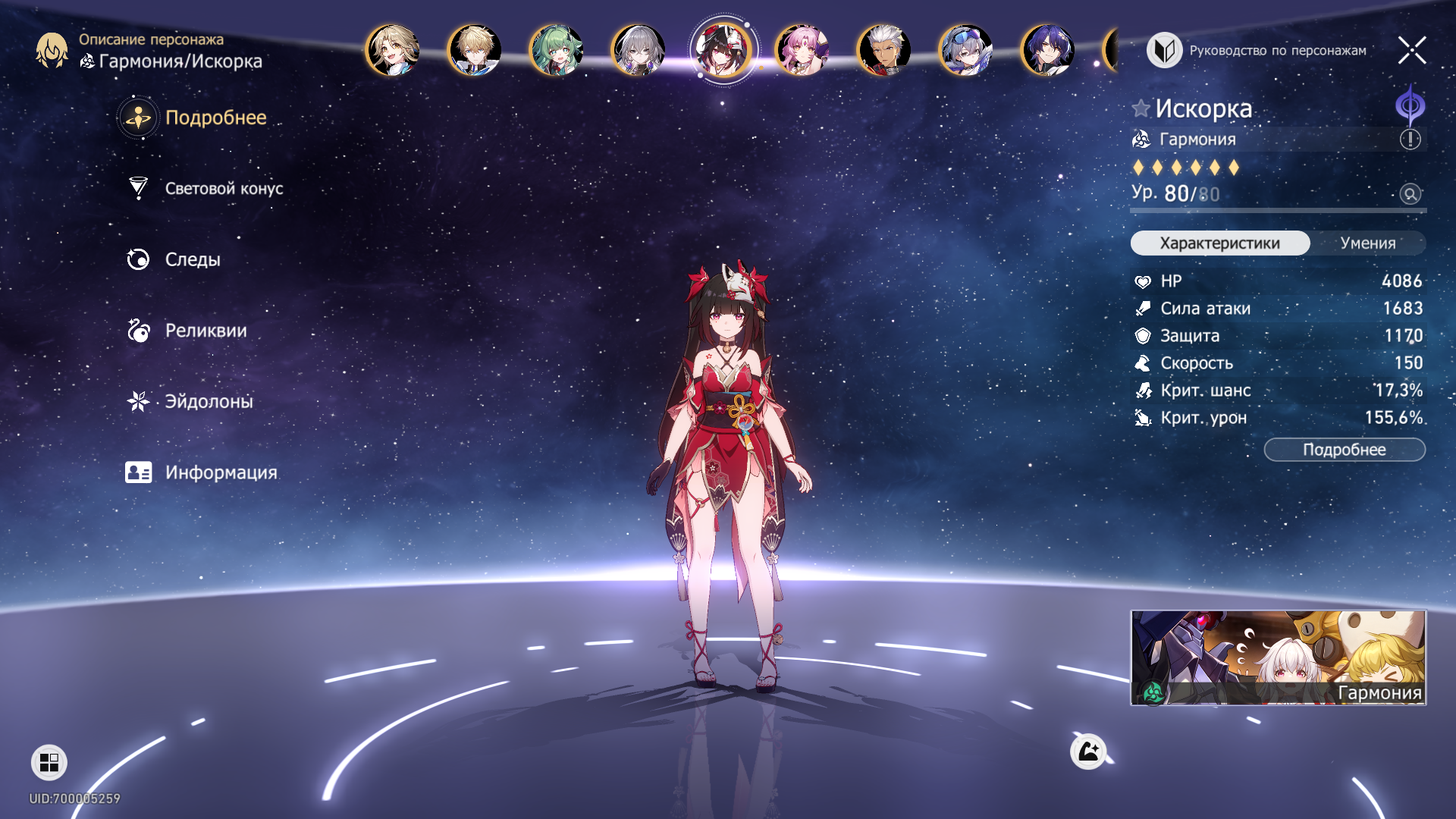This screenshot has height=819, width=1456.
Task: Switch to the Характеристики tab
Action: [1219, 243]
